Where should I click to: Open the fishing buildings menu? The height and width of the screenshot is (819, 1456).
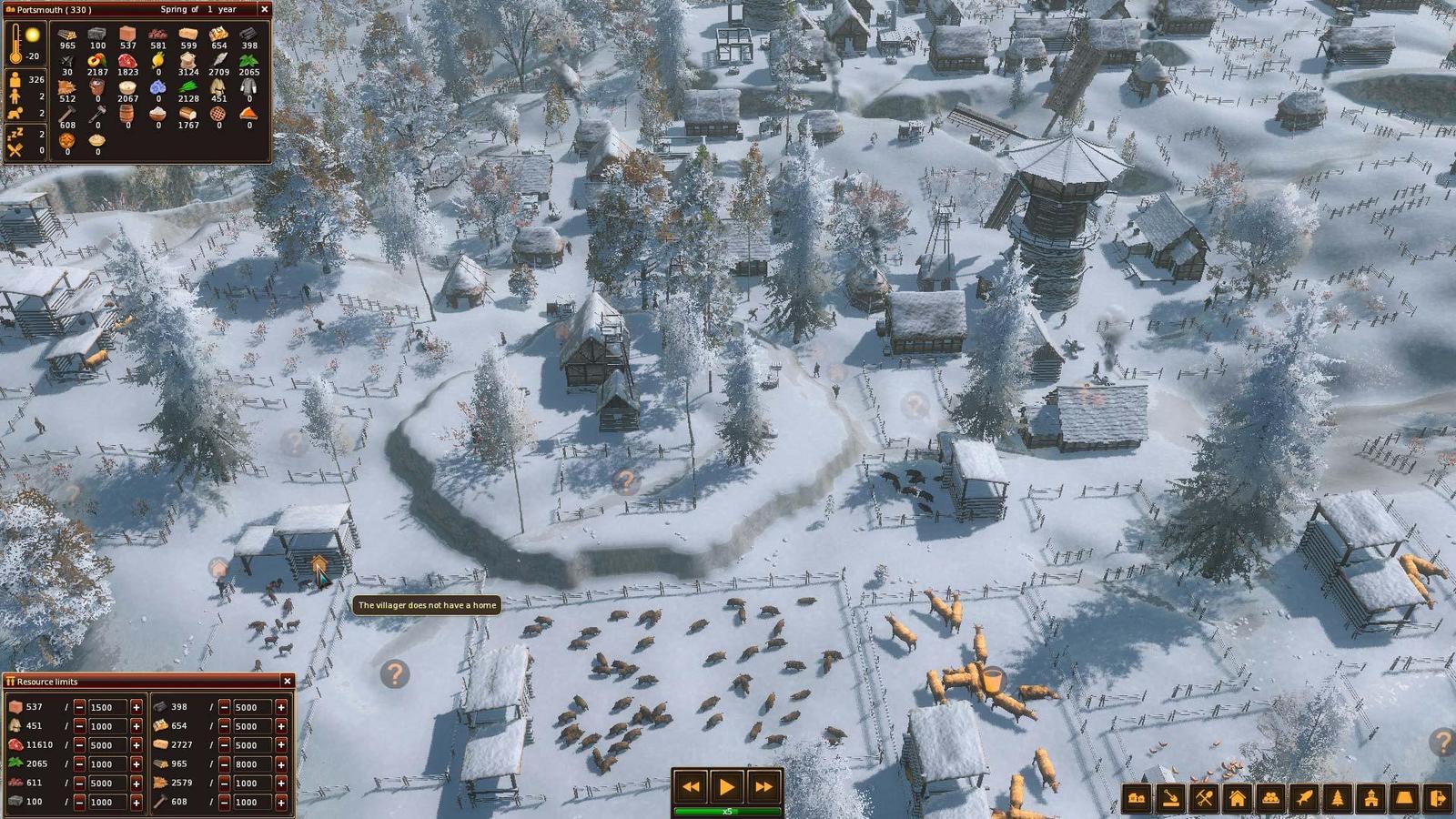1305,797
